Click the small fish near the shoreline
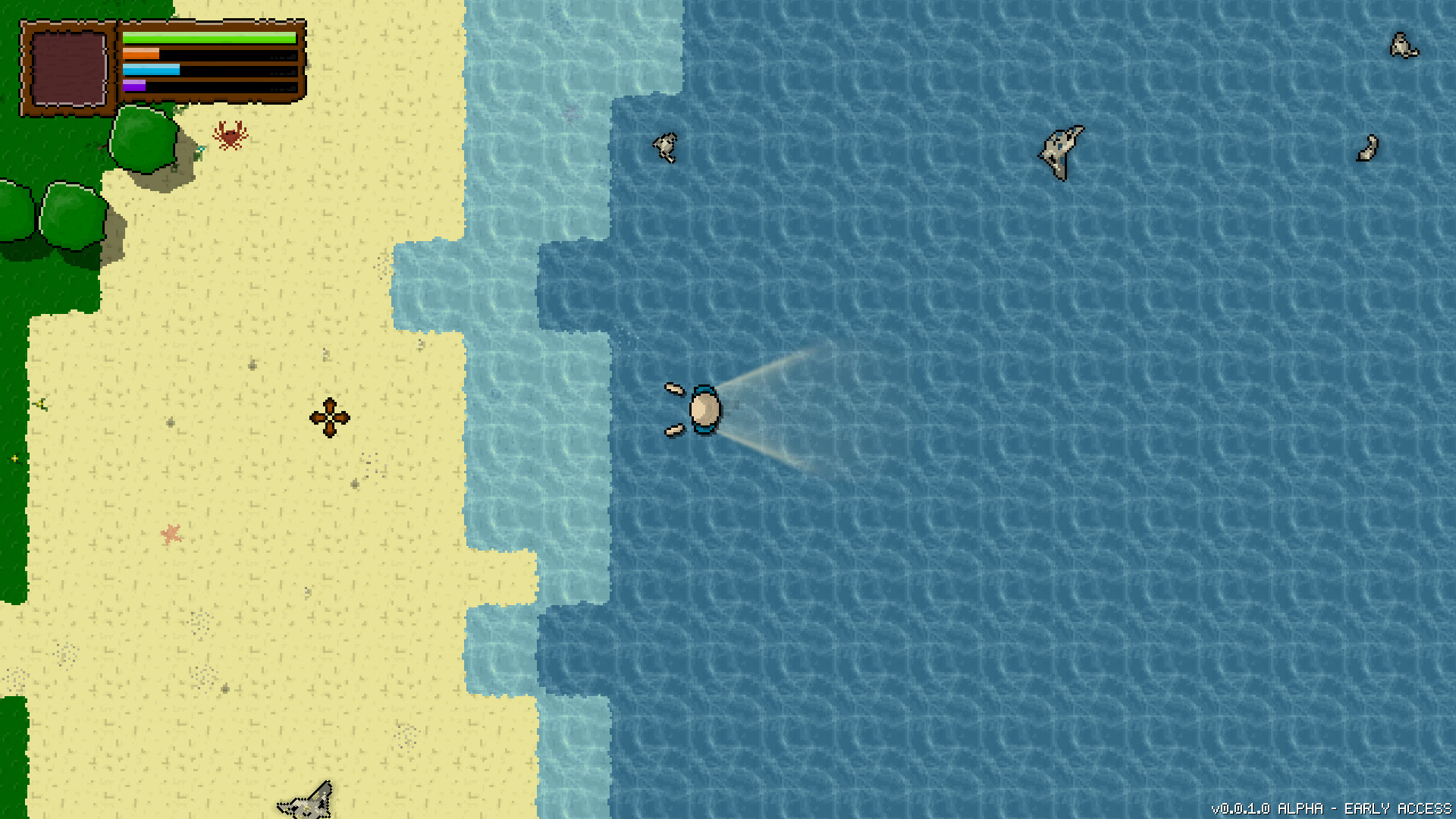Image resolution: width=1456 pixels, height=819 pixels. click(664, 149)
